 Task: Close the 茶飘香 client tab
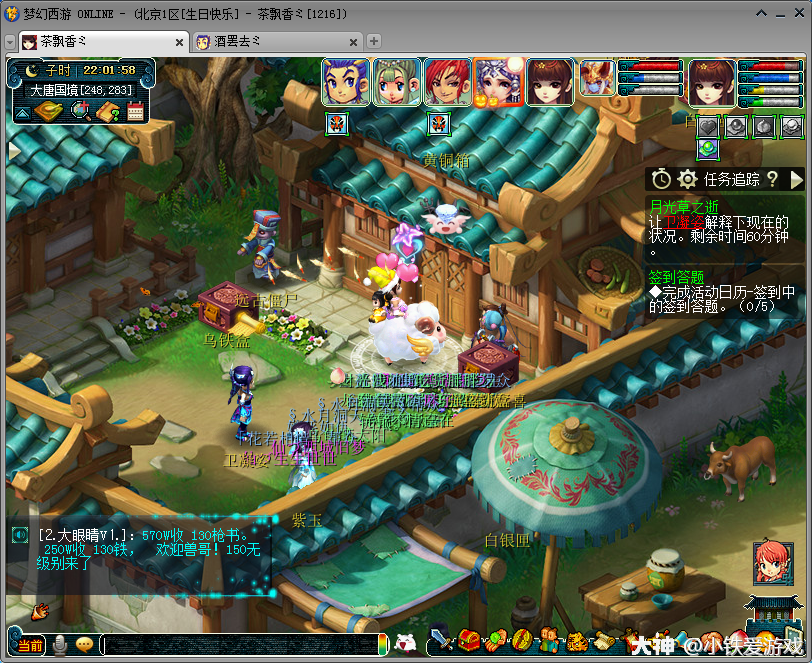tap(180, 42)
